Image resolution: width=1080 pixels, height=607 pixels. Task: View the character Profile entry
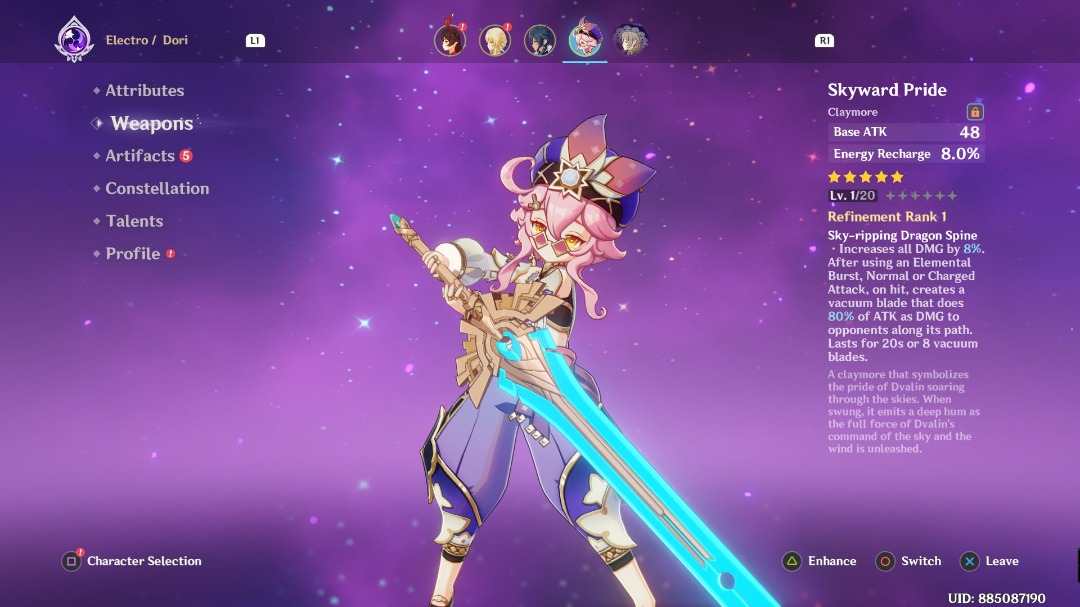pyautogui.click(x=133, y=254)
